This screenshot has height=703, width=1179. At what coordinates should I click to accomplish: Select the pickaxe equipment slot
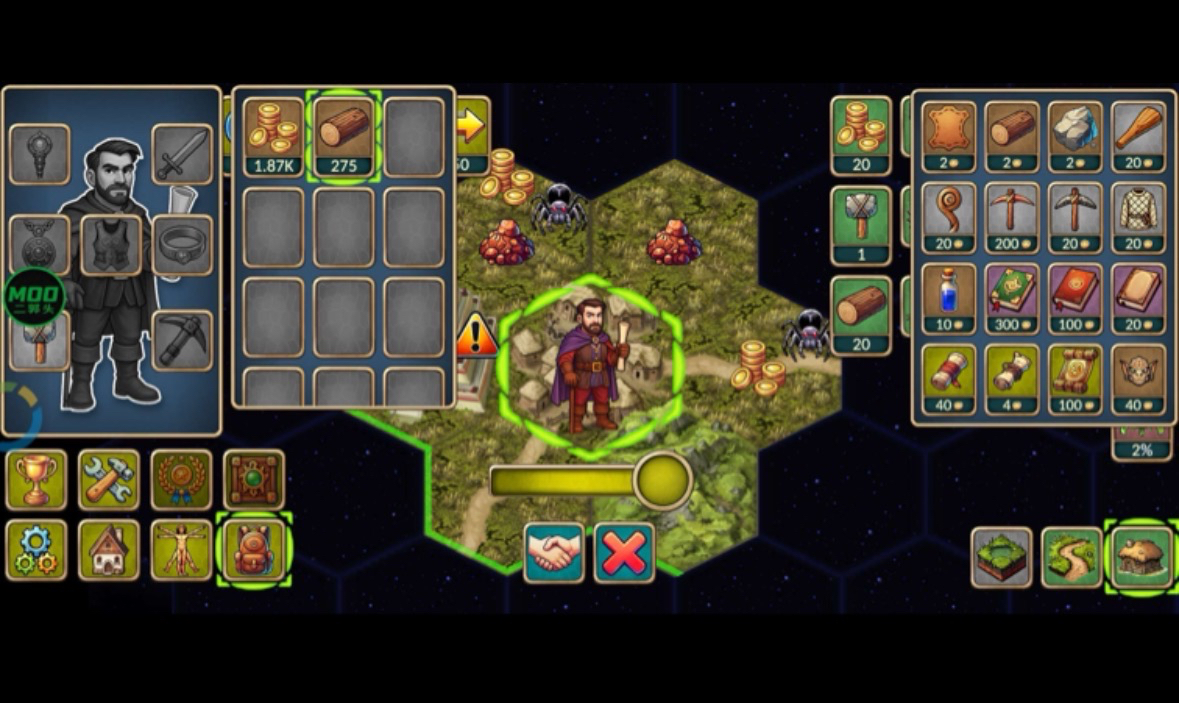coord(182,340)
